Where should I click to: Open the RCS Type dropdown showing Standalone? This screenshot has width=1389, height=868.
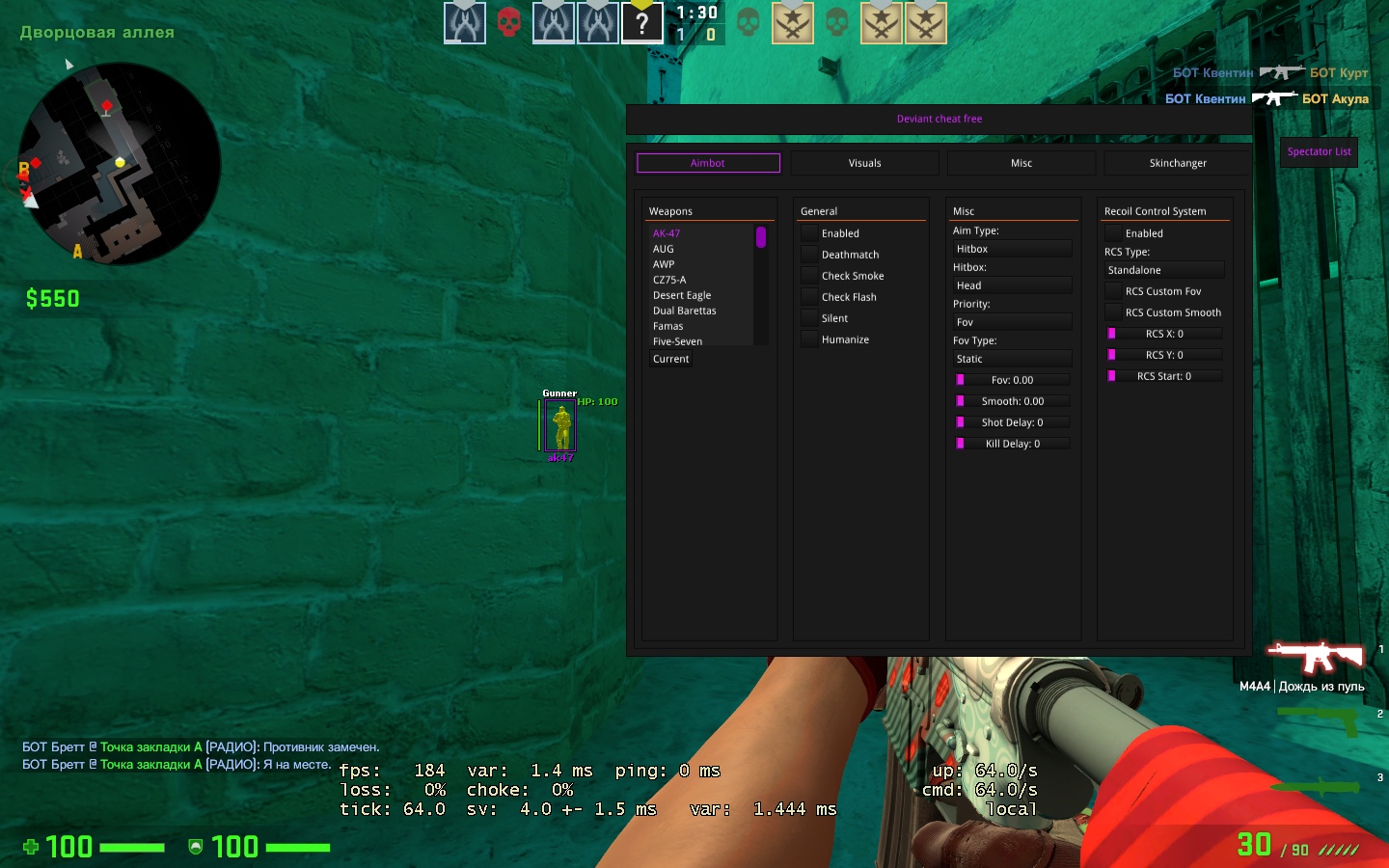[1163, 270]
